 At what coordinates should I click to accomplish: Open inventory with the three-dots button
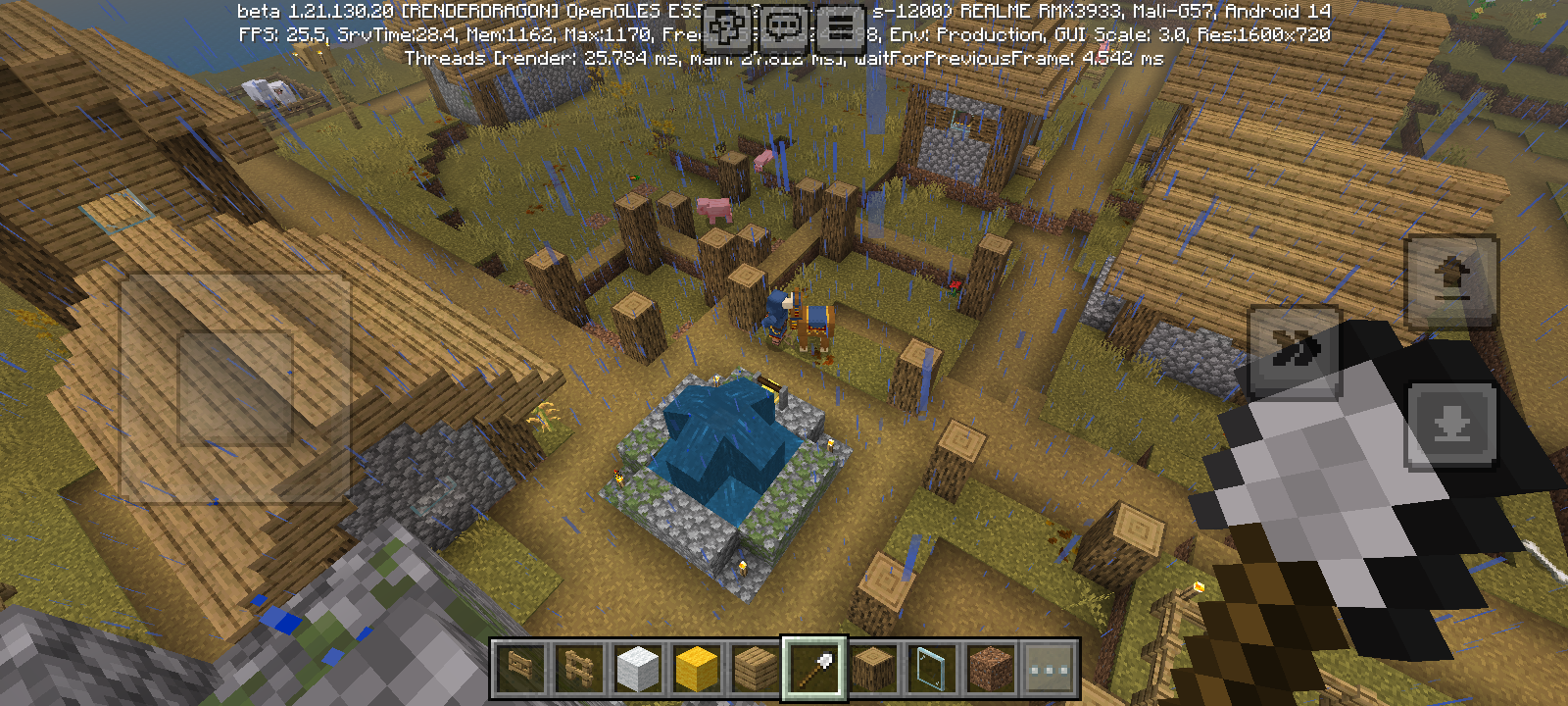pyautogui.click(x=1050, y=669)
